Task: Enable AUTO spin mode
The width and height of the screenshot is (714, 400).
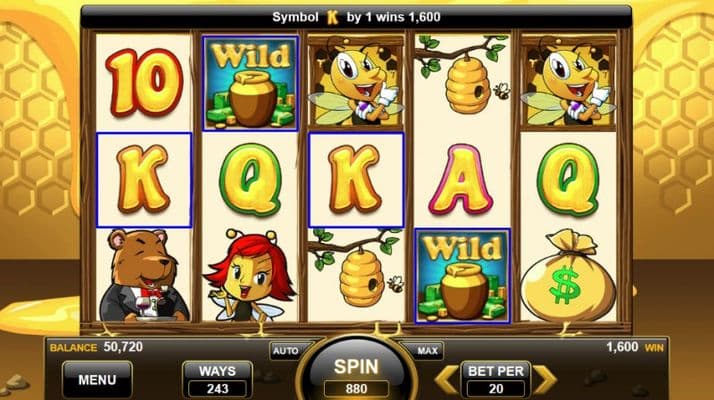Action: [284, 351]
